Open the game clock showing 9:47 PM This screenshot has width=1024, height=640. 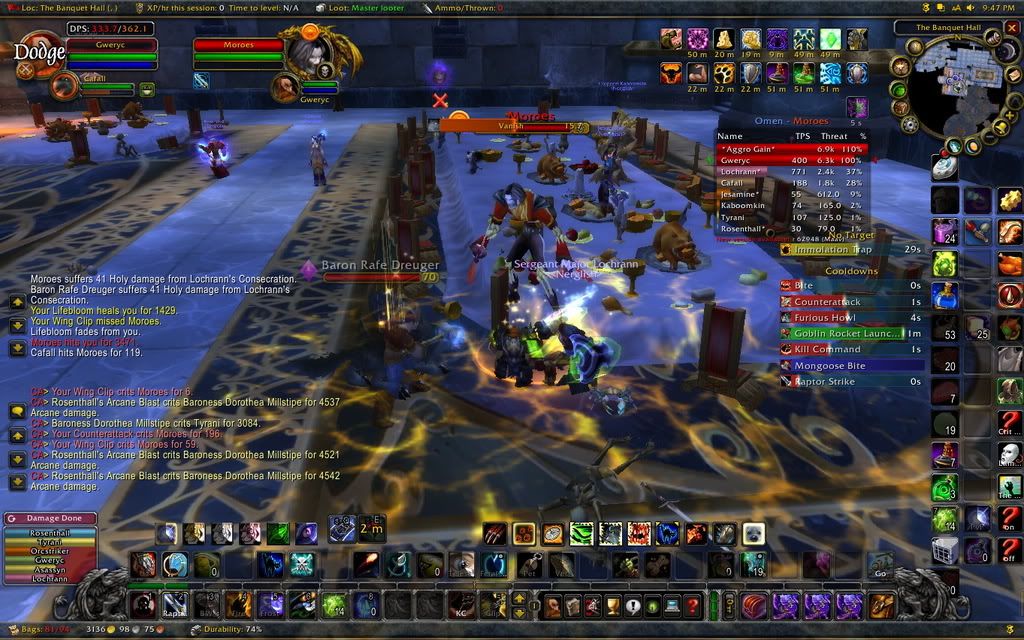click(x=998, y=7)
